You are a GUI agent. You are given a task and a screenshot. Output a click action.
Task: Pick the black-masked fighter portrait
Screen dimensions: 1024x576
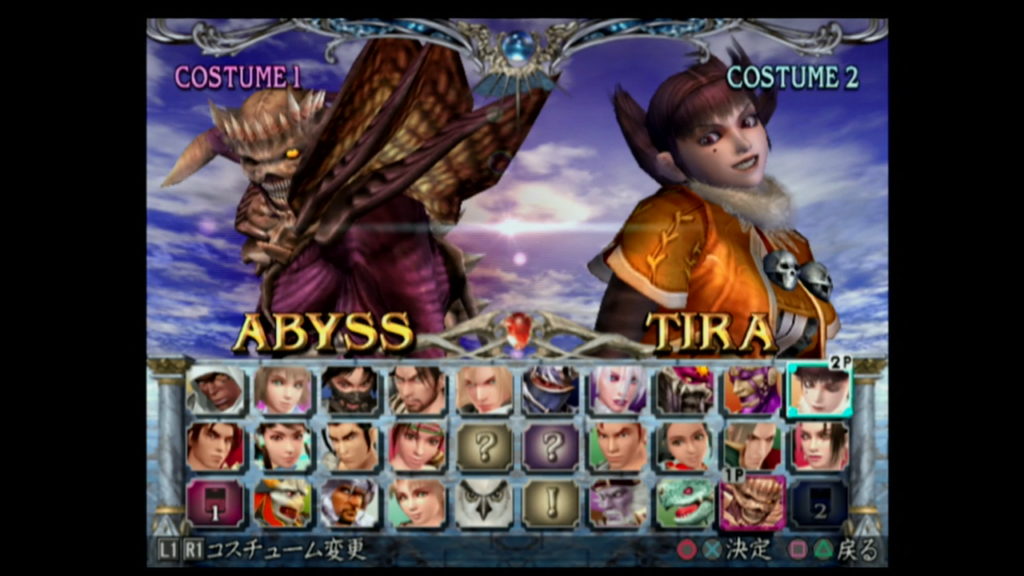[x=349, y=390]
